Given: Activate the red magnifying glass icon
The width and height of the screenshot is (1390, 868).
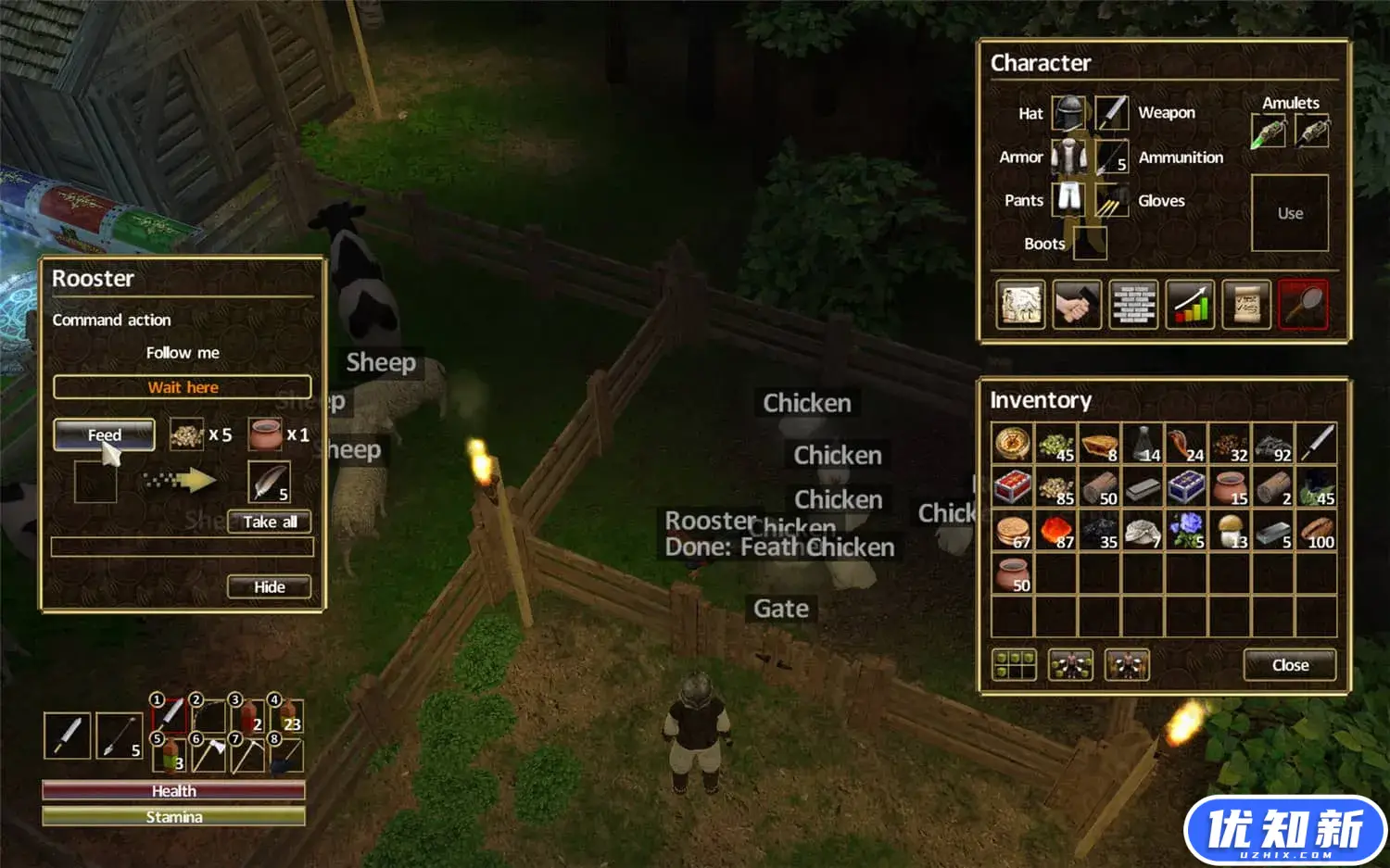Looking at the screenshot, I should tap(1303, 305).
